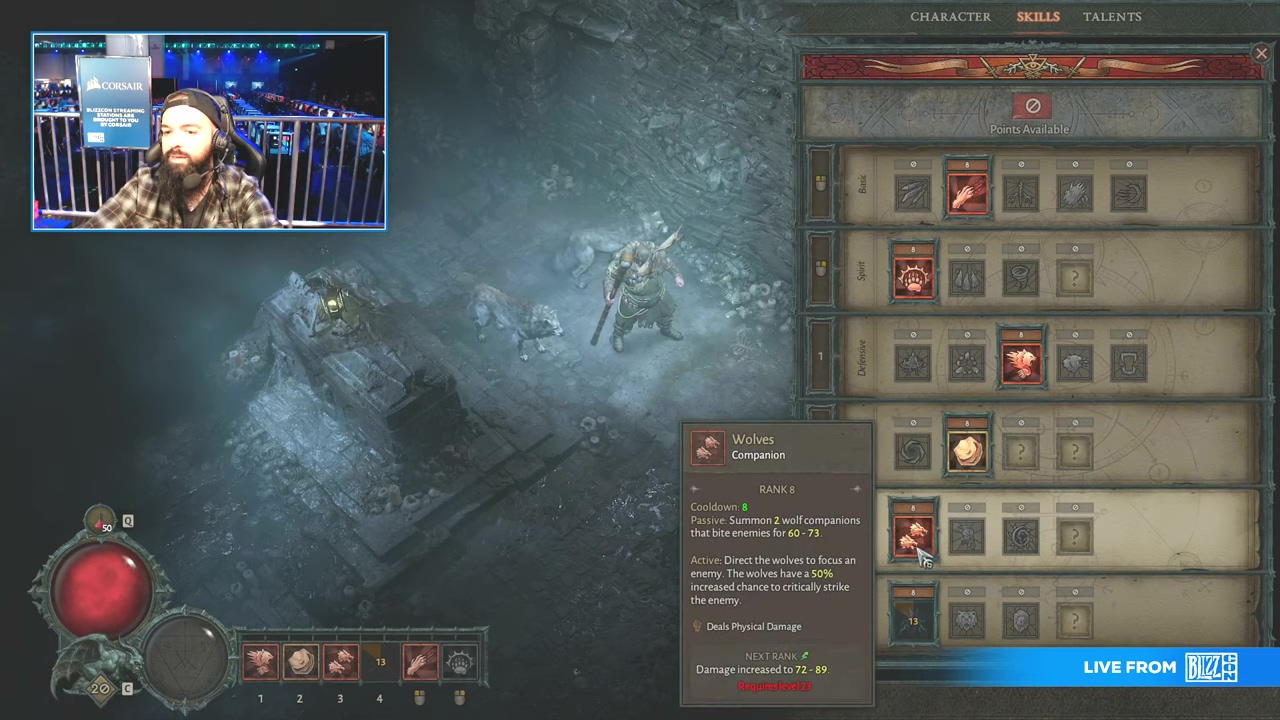The image size is (1280, 720).
Task: Click the streamer webcam overlay
Action: pos(209,132)
